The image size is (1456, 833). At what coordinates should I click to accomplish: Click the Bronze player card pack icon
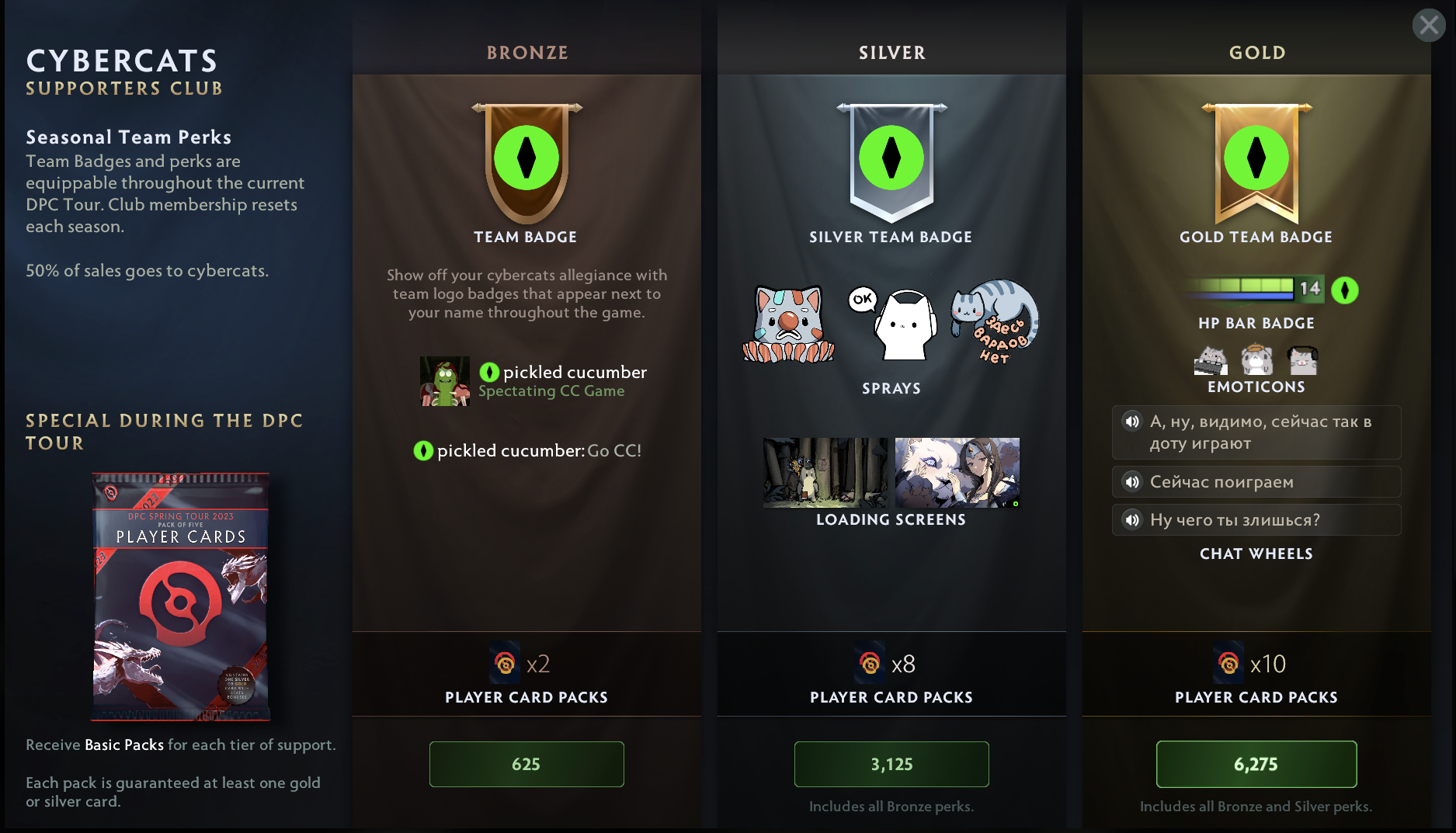point(503,664)
